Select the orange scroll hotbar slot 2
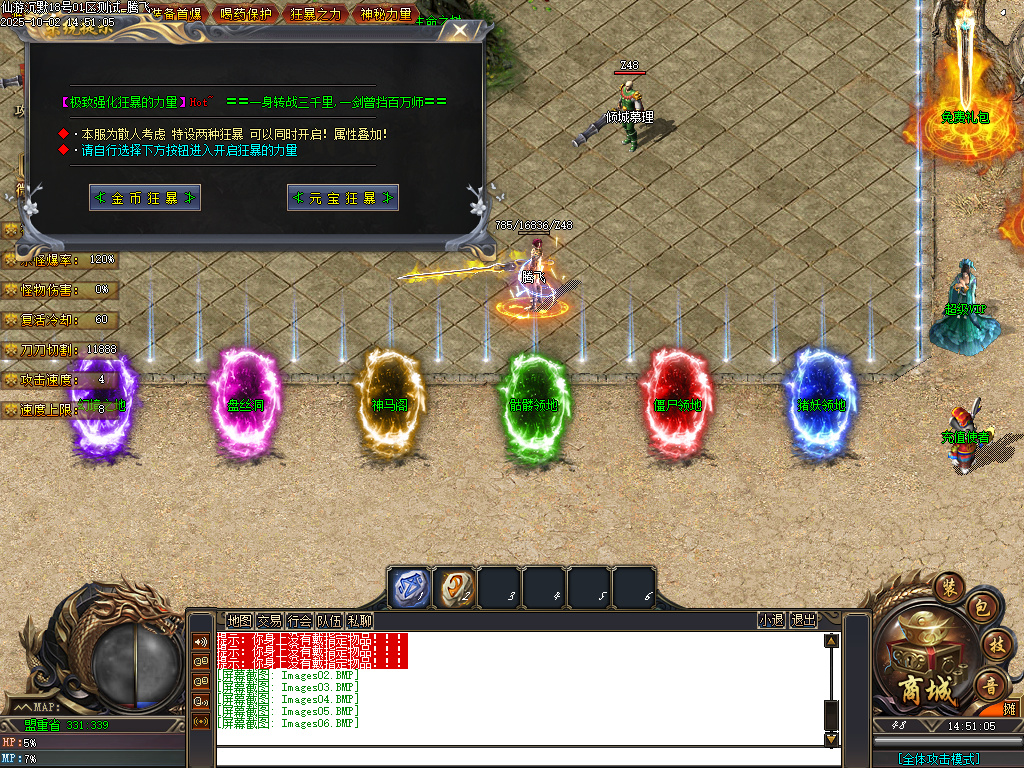1024x768 pixels. click(455, 587)
